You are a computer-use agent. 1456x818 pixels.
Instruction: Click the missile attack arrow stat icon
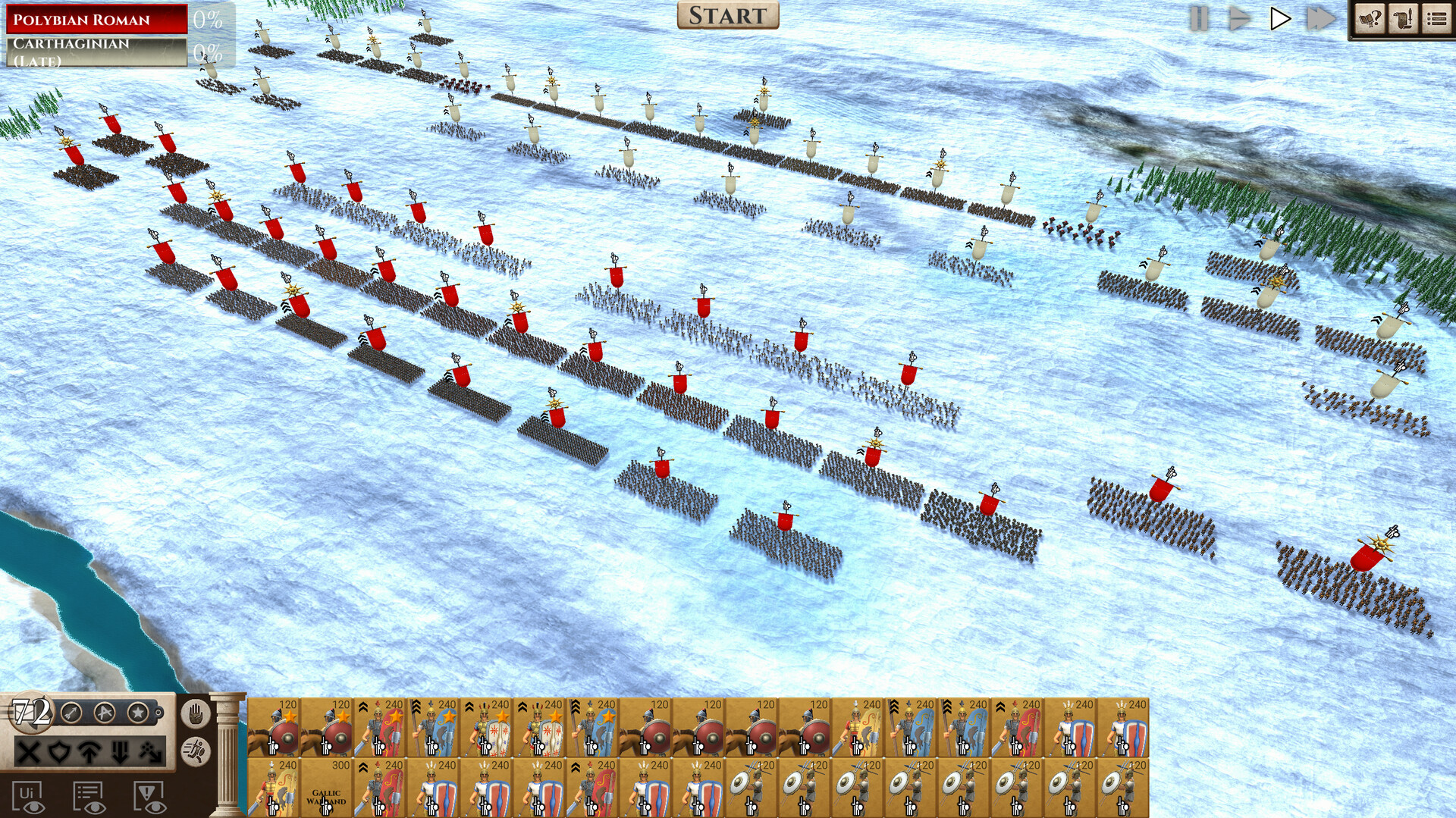click(x=70, y=713)
